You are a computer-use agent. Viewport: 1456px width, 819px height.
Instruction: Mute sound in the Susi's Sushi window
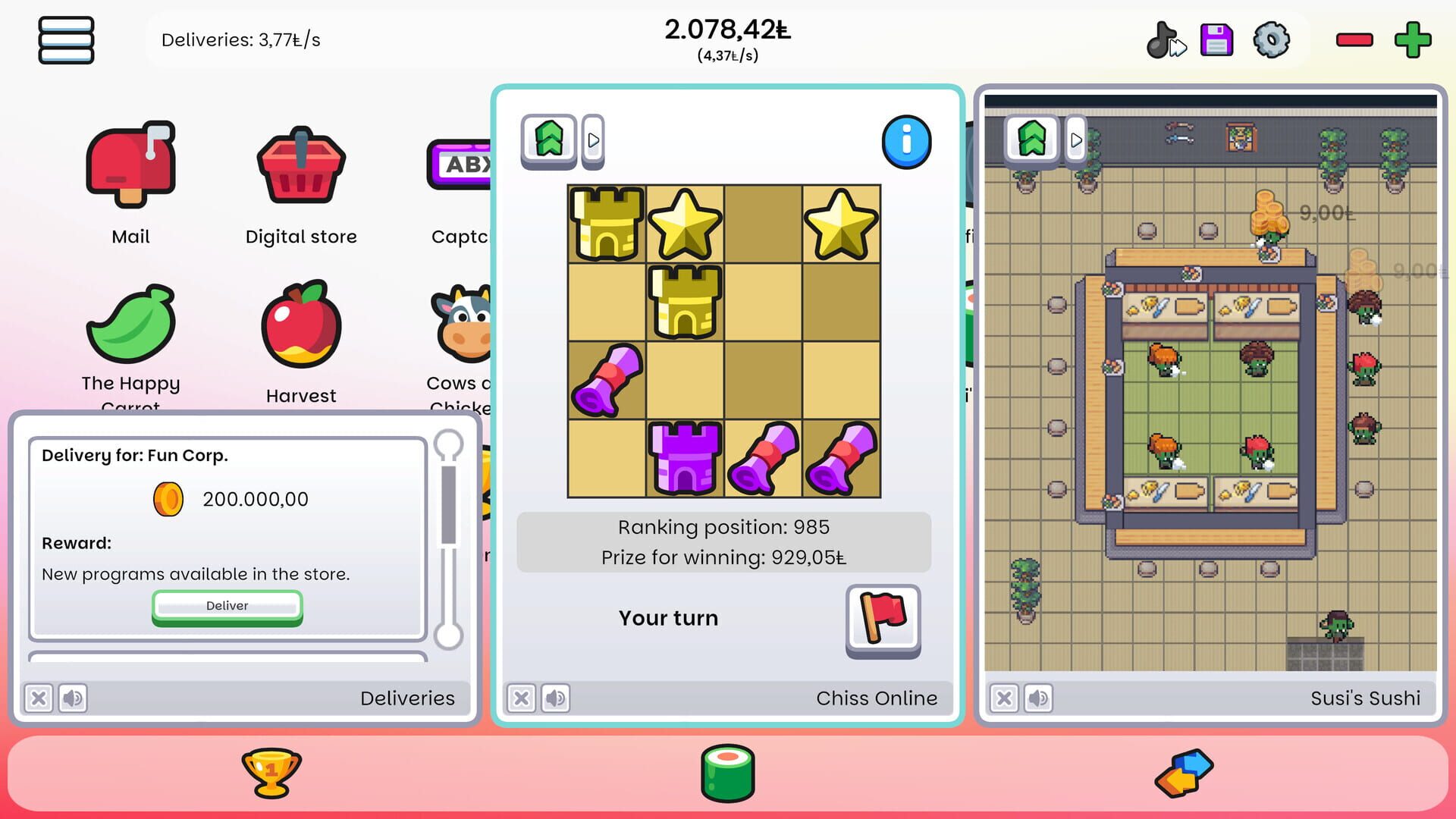(x=1038, y=698)
